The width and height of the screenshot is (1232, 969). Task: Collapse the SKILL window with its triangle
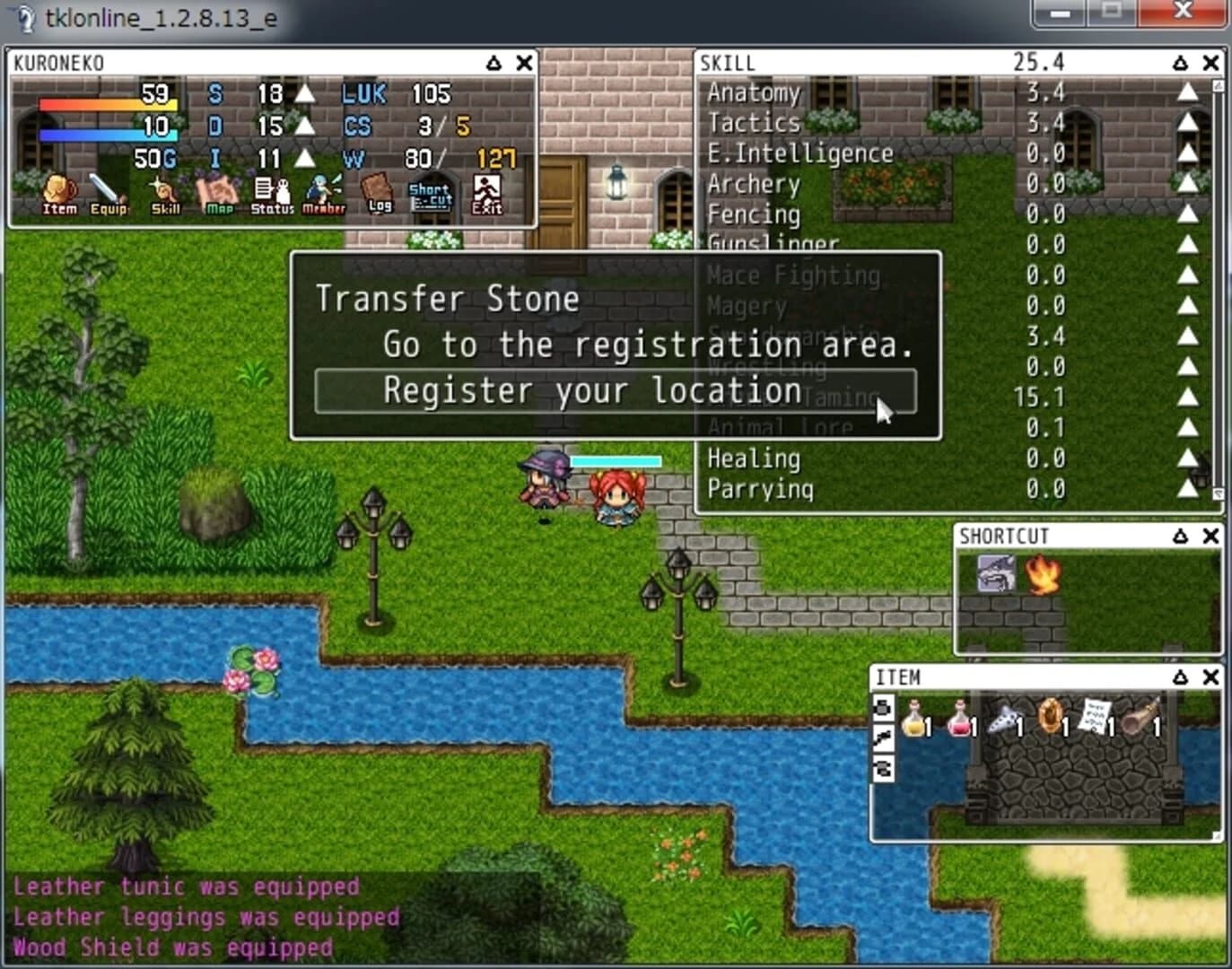[1181, 62]
